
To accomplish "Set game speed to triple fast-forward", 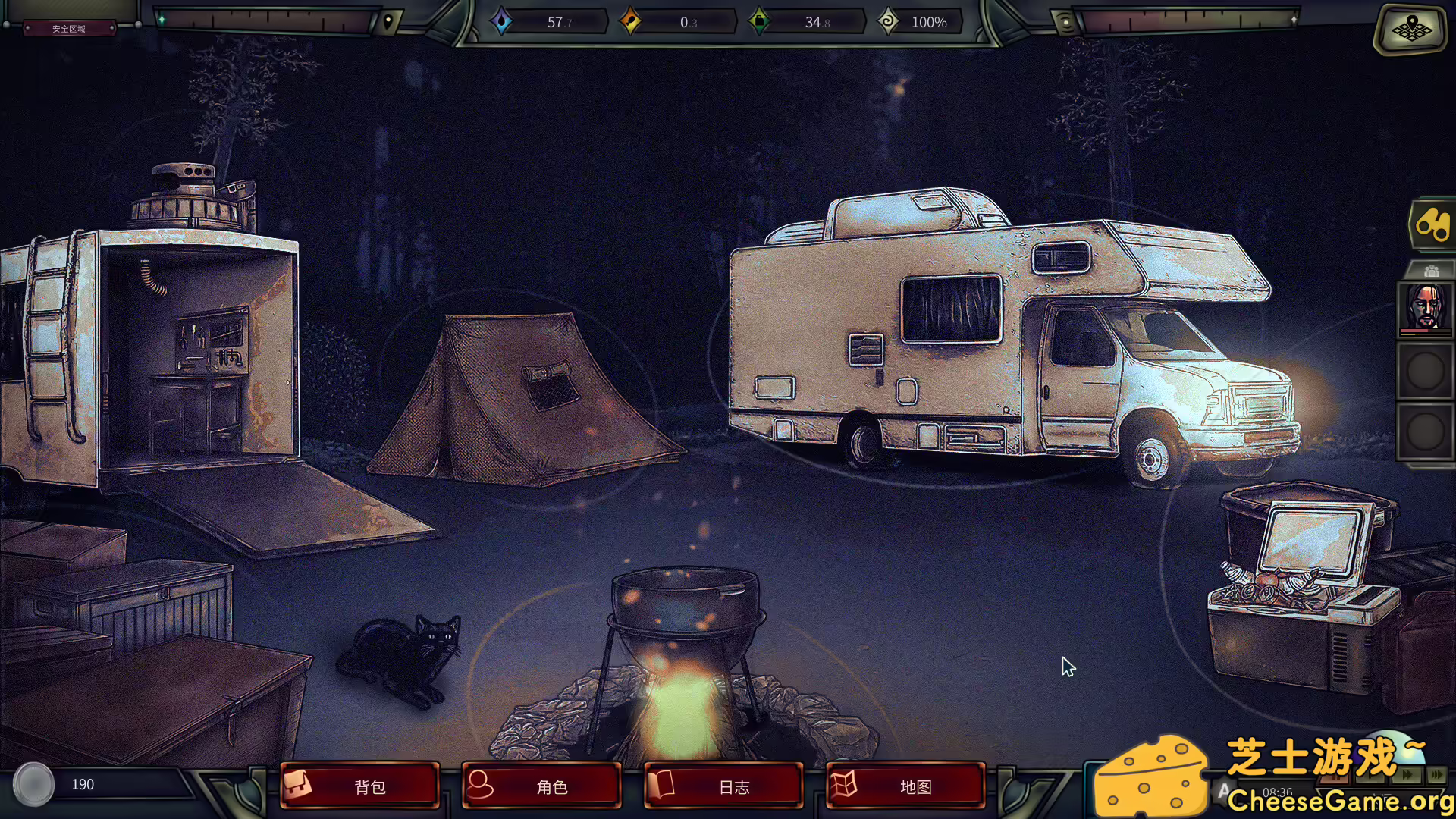I will 1437,774.
